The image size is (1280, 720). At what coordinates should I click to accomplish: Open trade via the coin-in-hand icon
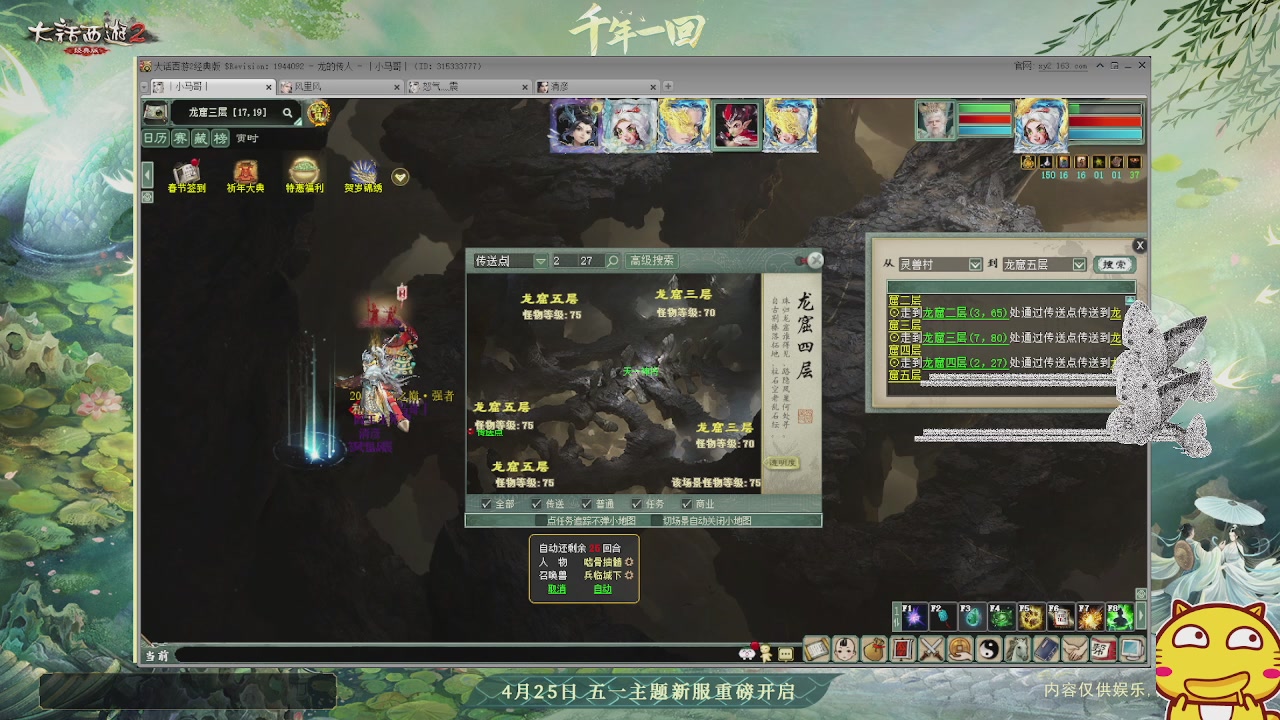click(960, 649)
